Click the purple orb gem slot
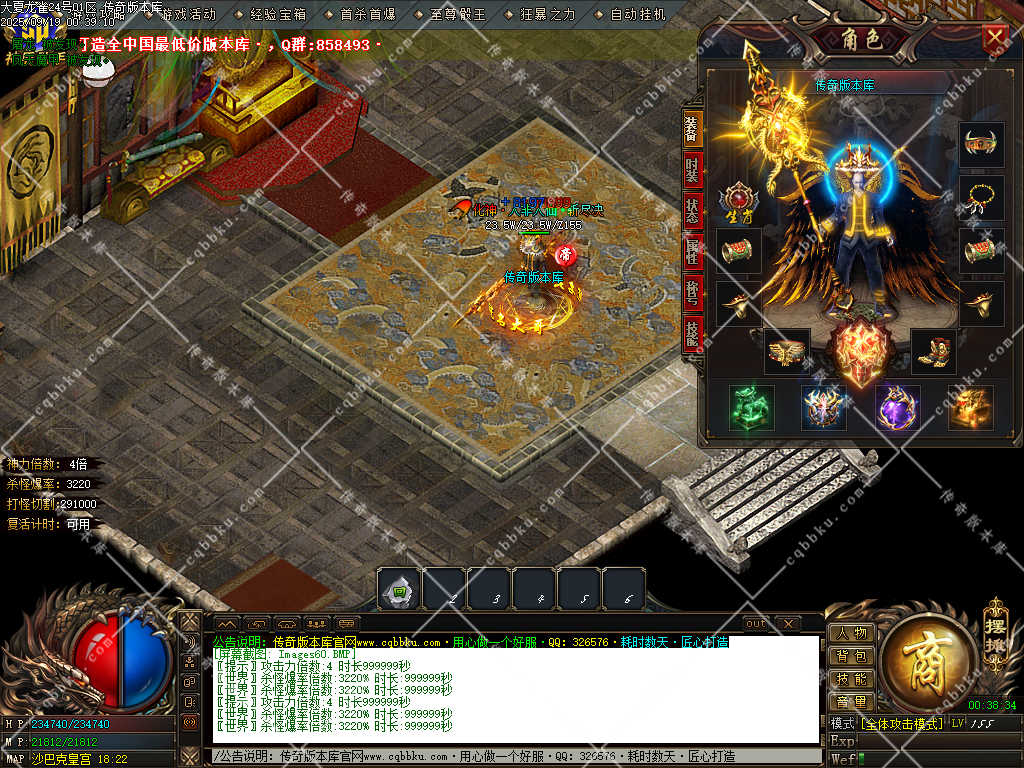This screenshot has height=768, width=1024. (x=897, y=407)
